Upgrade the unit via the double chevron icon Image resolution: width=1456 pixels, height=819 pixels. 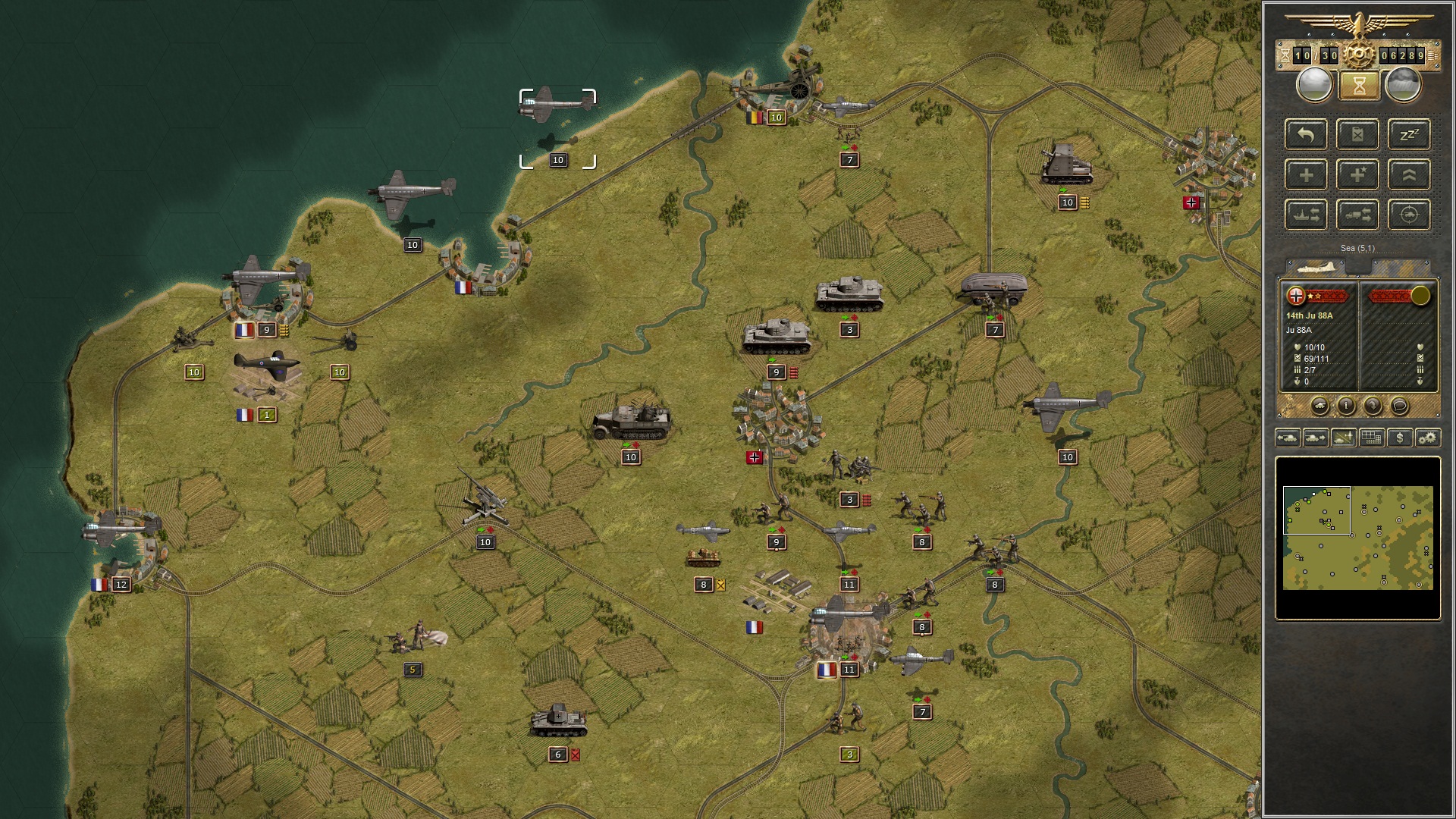click(x=1409, y=174)
